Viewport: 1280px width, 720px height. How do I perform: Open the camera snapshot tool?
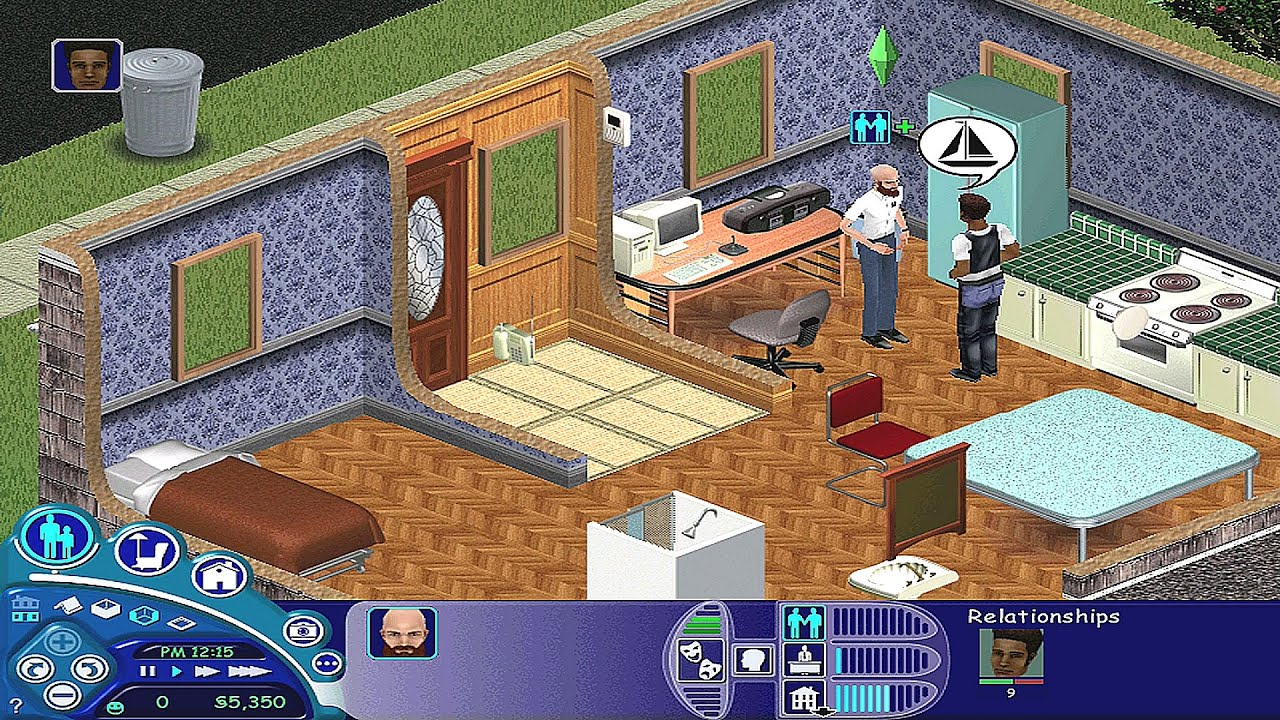point(302,630)
